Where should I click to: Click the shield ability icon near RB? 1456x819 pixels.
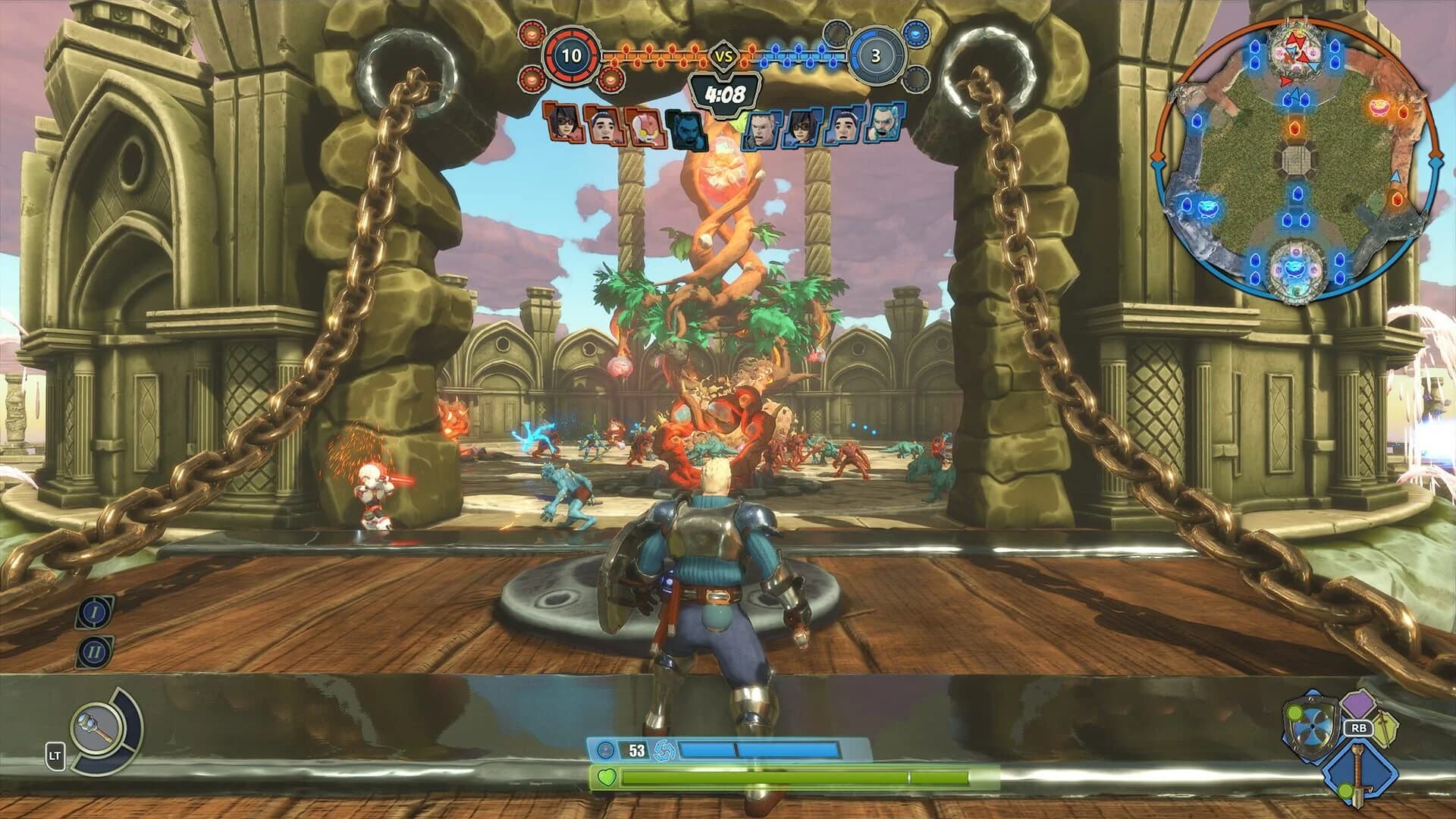[x=1312, y=726]
